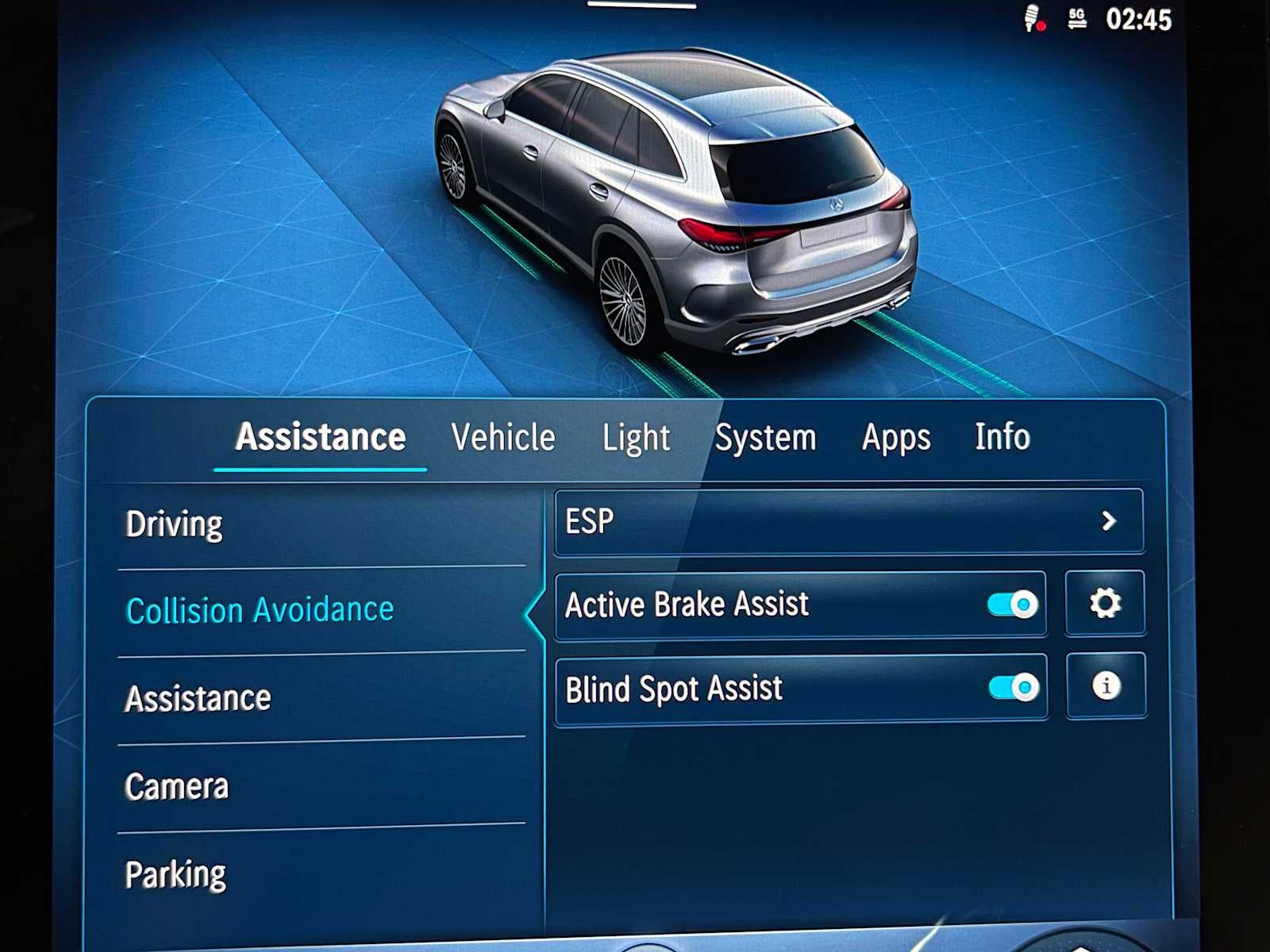This screenshot has width=1270, height=952.
Task: Tap the 5G network status icon
Action: coord(1076,20)
